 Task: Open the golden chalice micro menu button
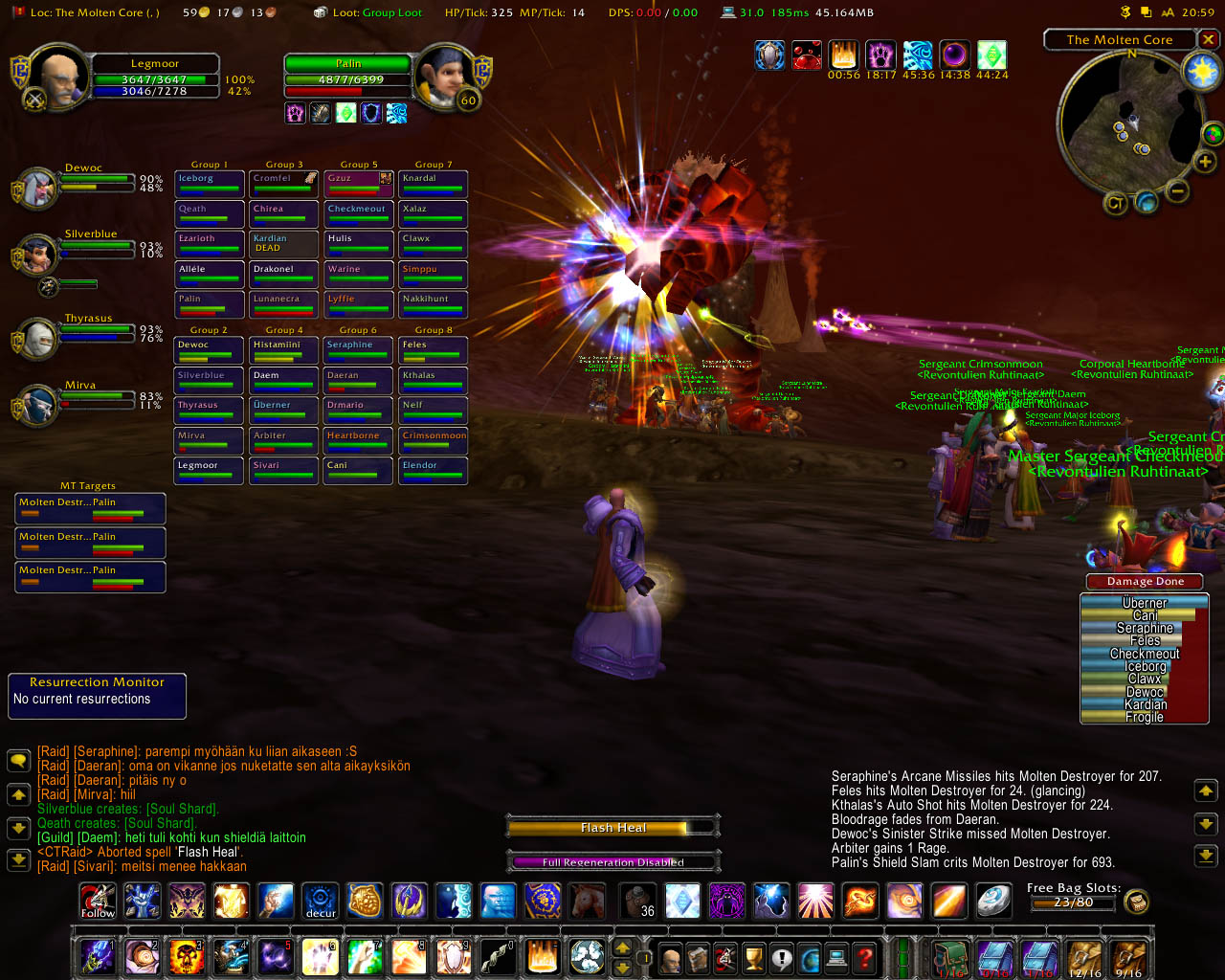pyautogui.click(x=754, y=957)
